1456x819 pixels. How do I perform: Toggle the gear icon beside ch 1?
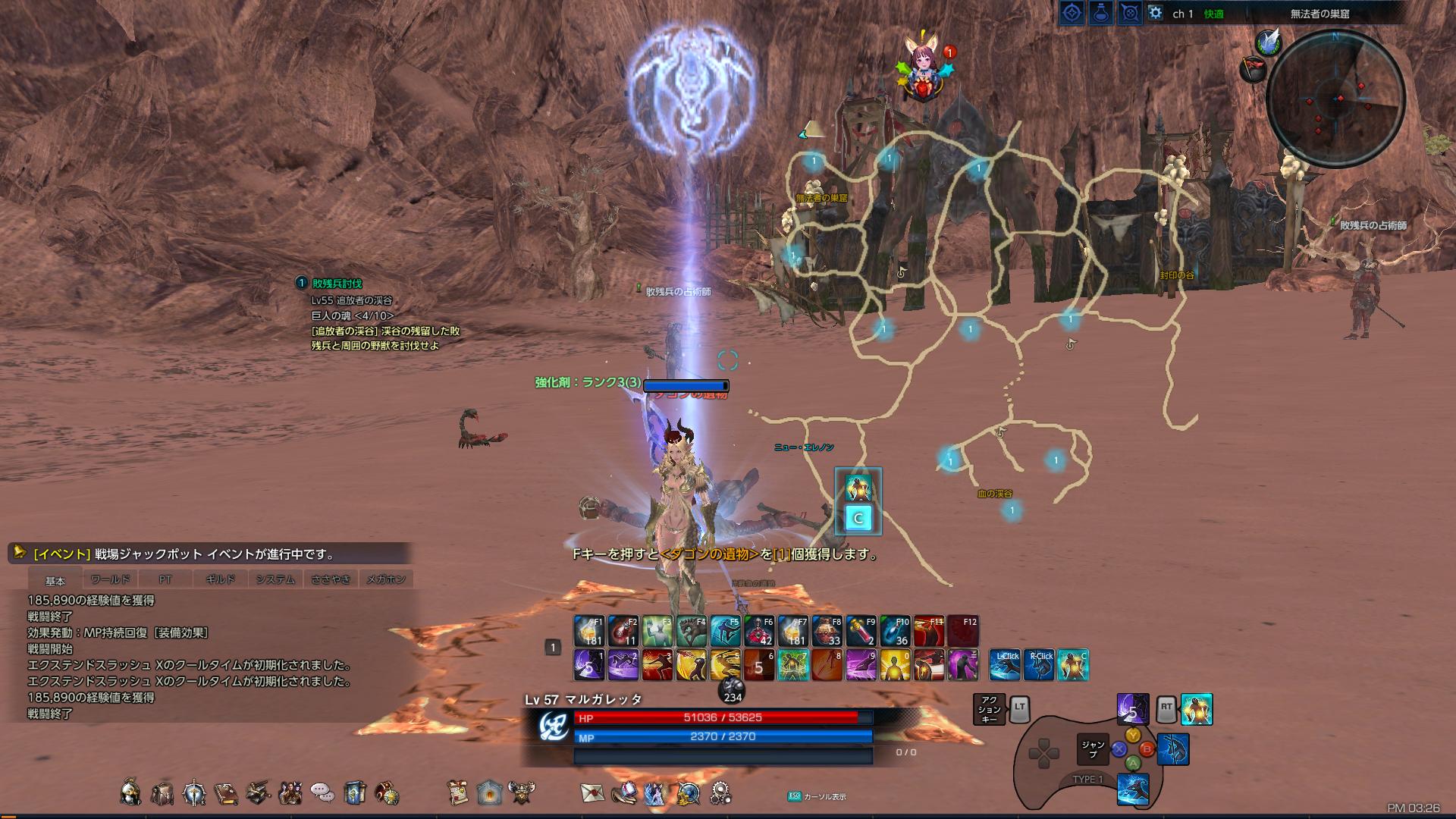pyautogui.click(x=1155, y=12)
